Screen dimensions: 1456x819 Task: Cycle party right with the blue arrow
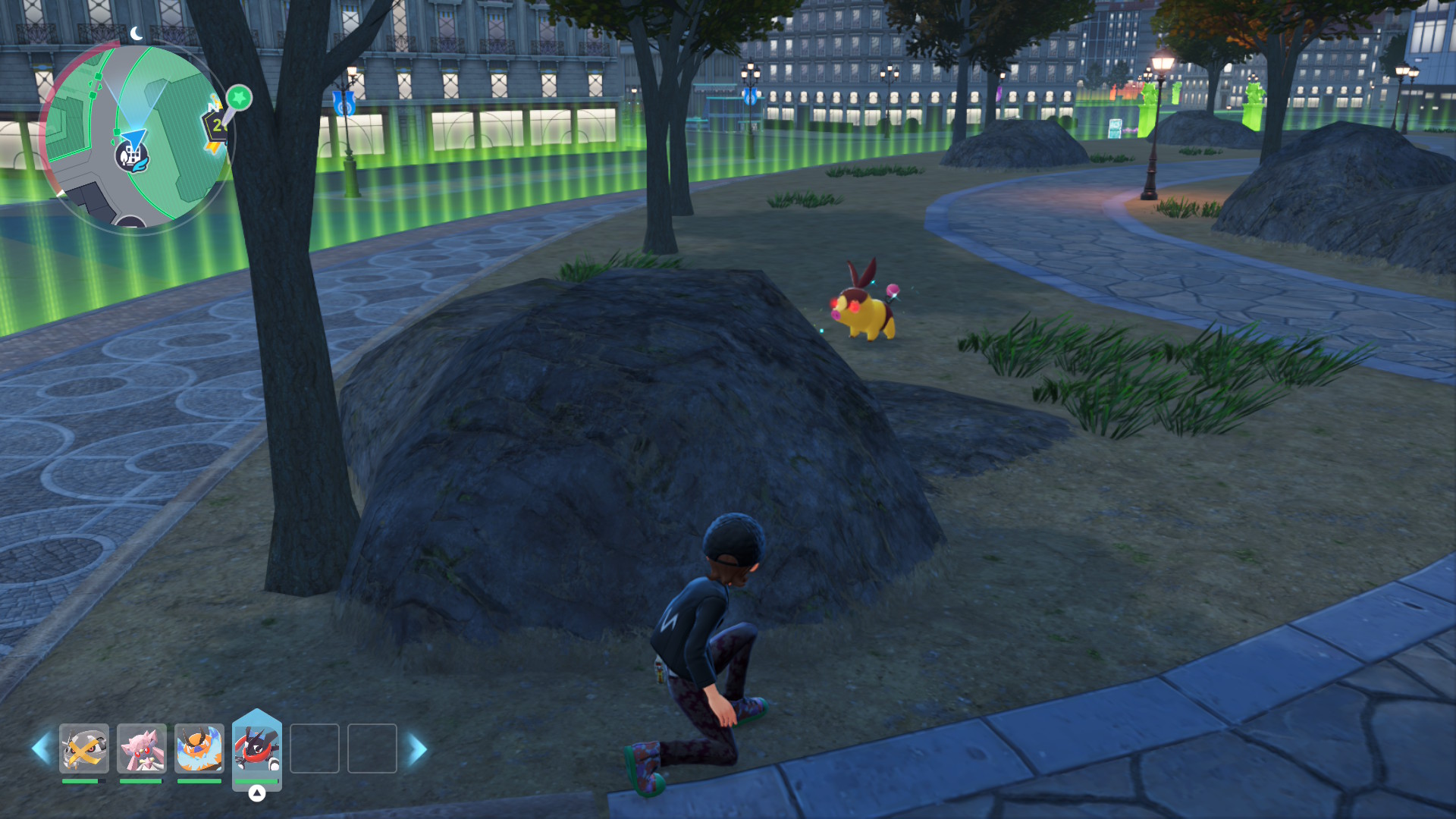click(417, 748)
